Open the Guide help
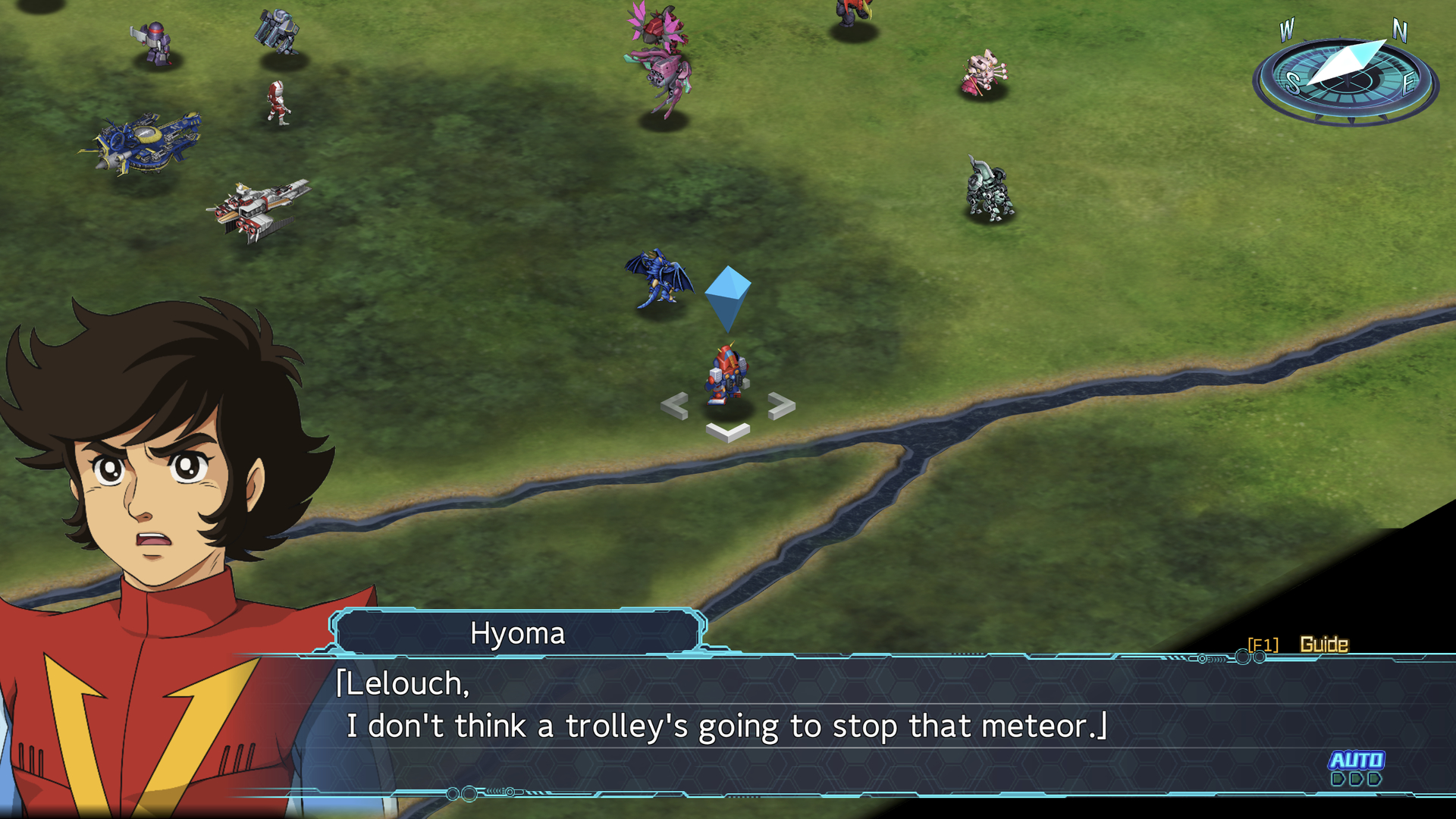The height and width of the screenshot is (819, 1456). (1323, 644)
